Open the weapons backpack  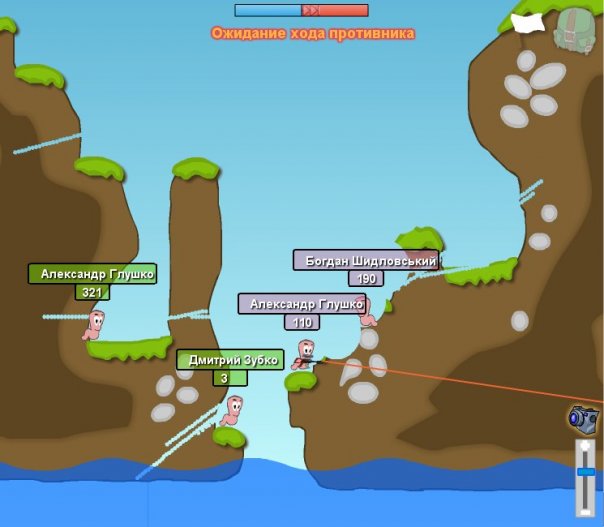pyautogui.click(x=574, y=28)
